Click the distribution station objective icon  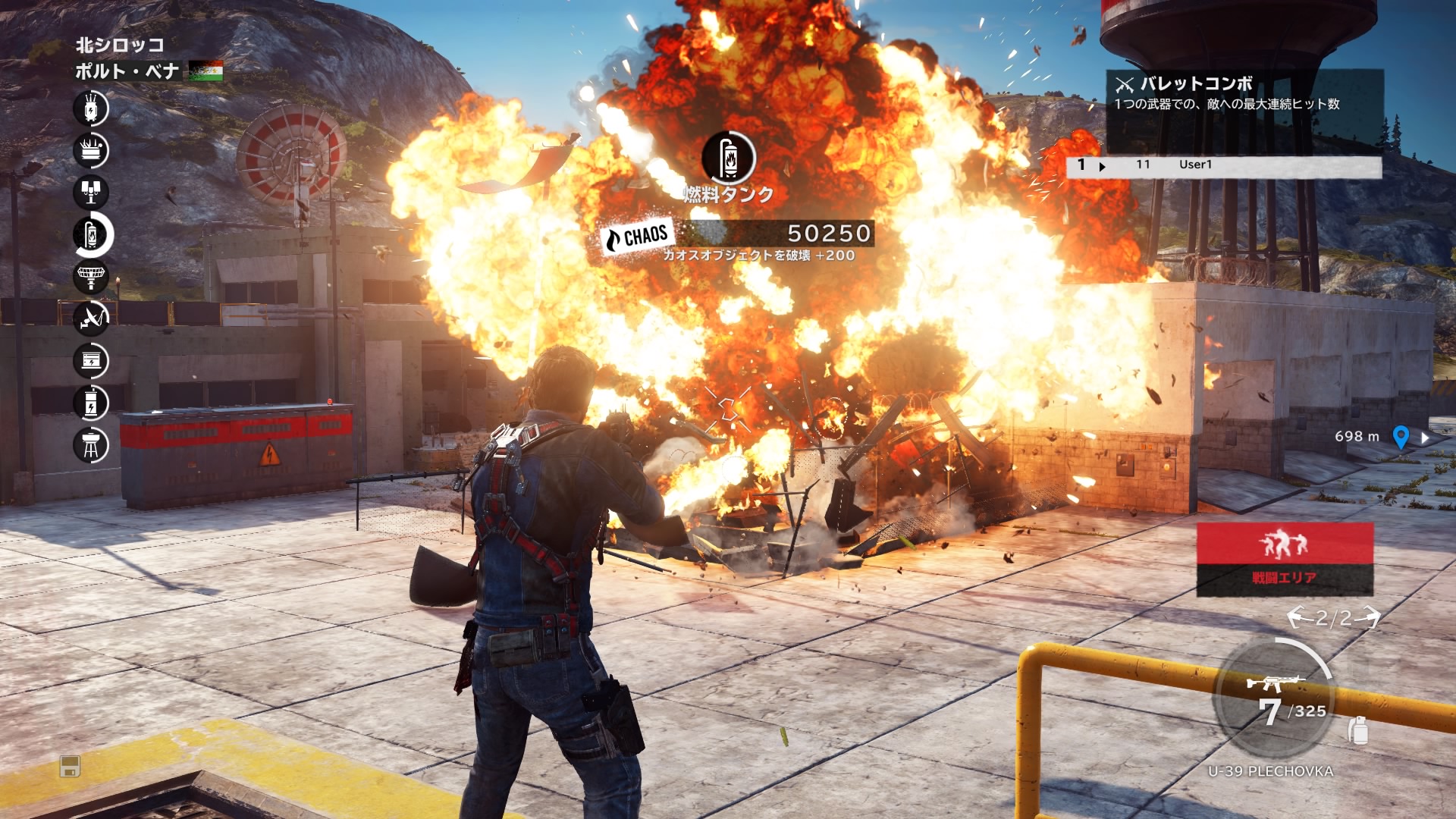point(91,150)
